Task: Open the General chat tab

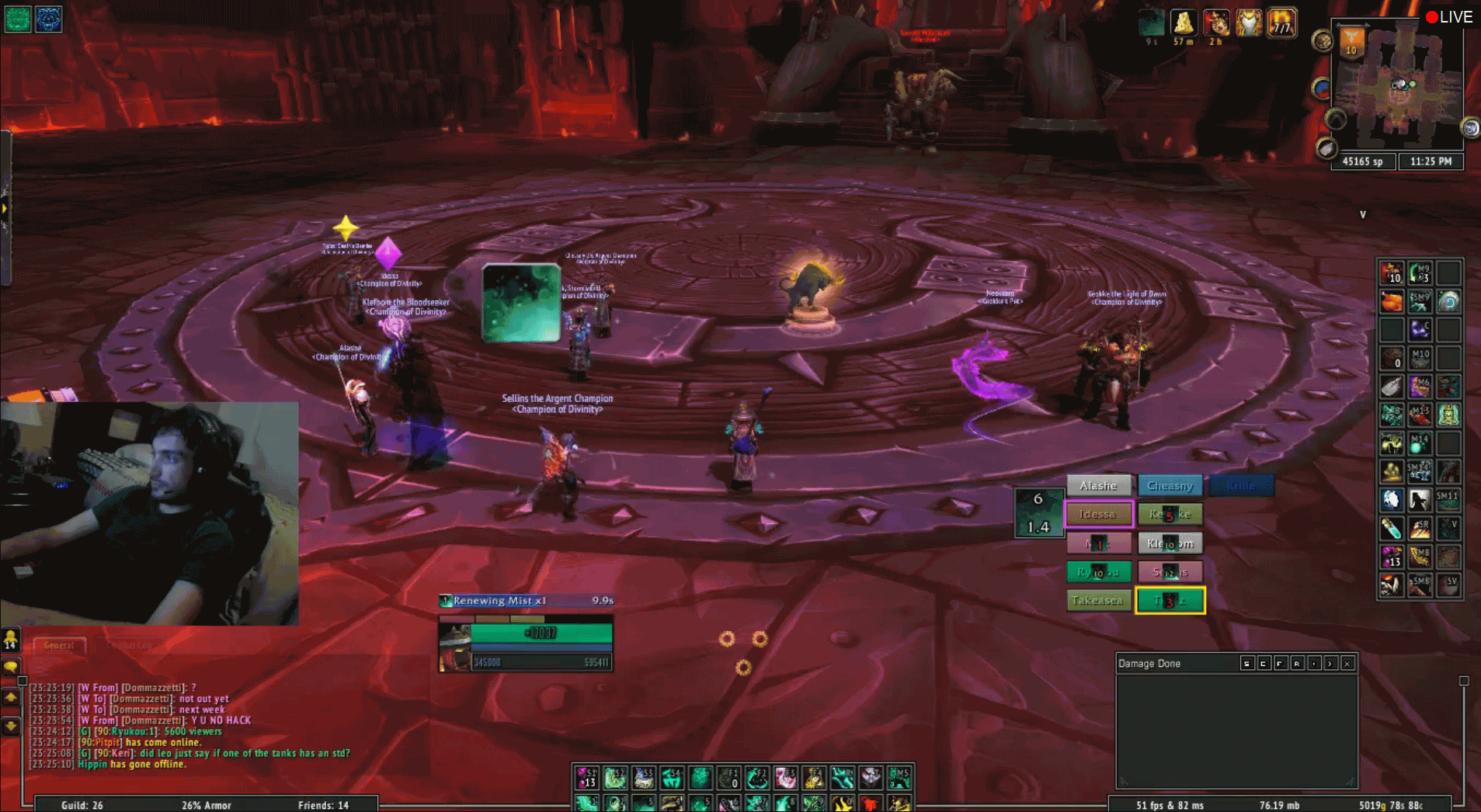Action: pos(59,645)
